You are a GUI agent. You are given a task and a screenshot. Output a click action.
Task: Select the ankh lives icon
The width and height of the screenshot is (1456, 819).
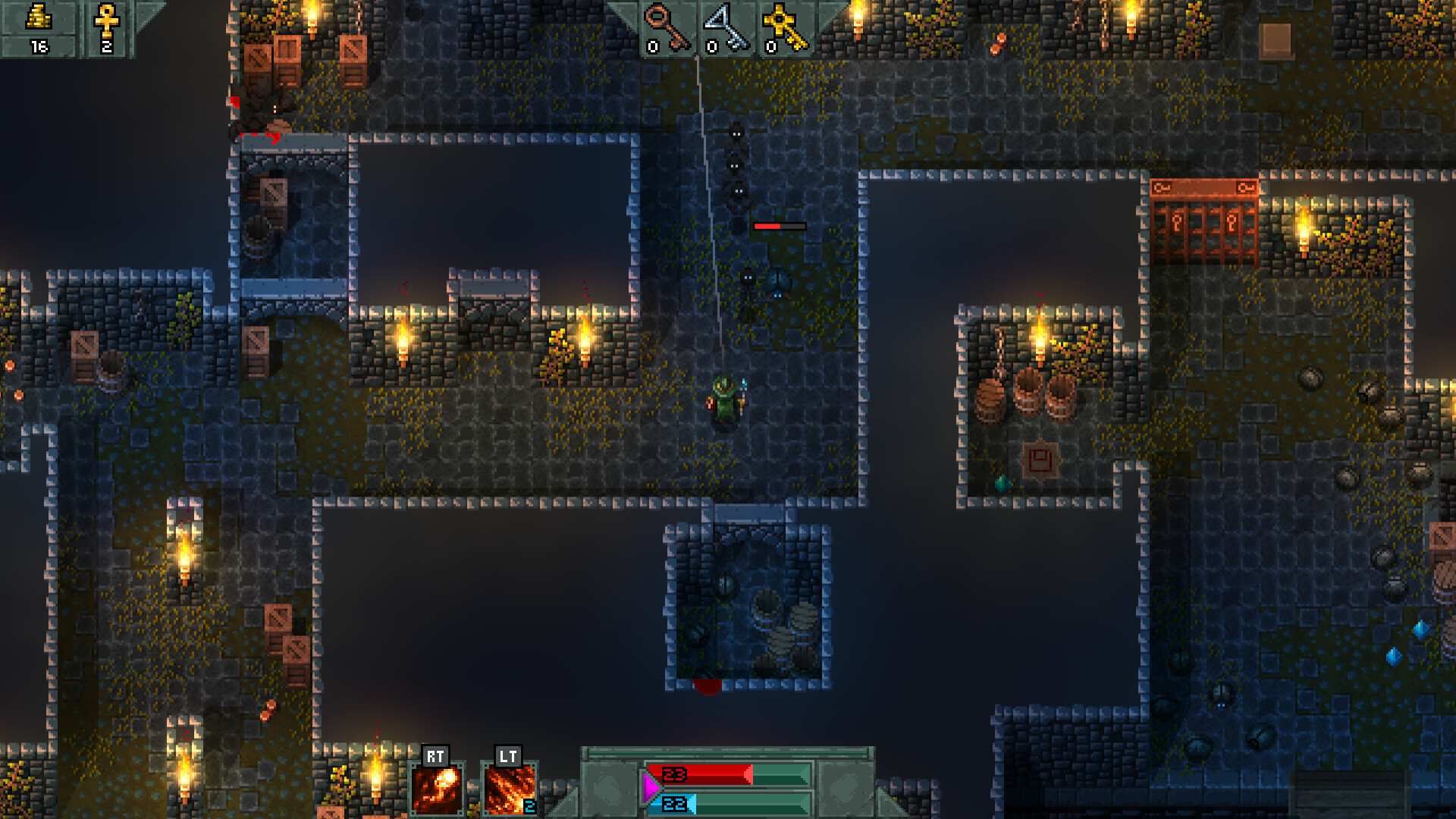click(106, 20)
